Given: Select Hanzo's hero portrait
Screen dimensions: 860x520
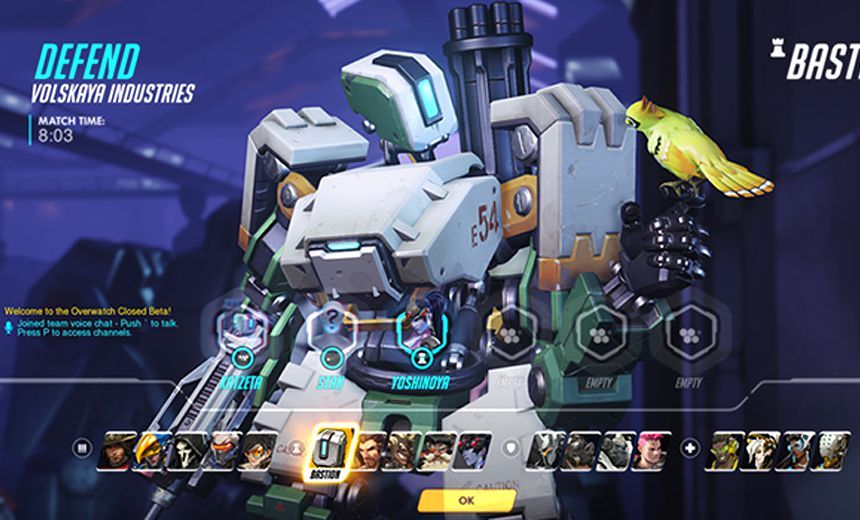Looking at the screenshot, I should [x=371, y=451].
